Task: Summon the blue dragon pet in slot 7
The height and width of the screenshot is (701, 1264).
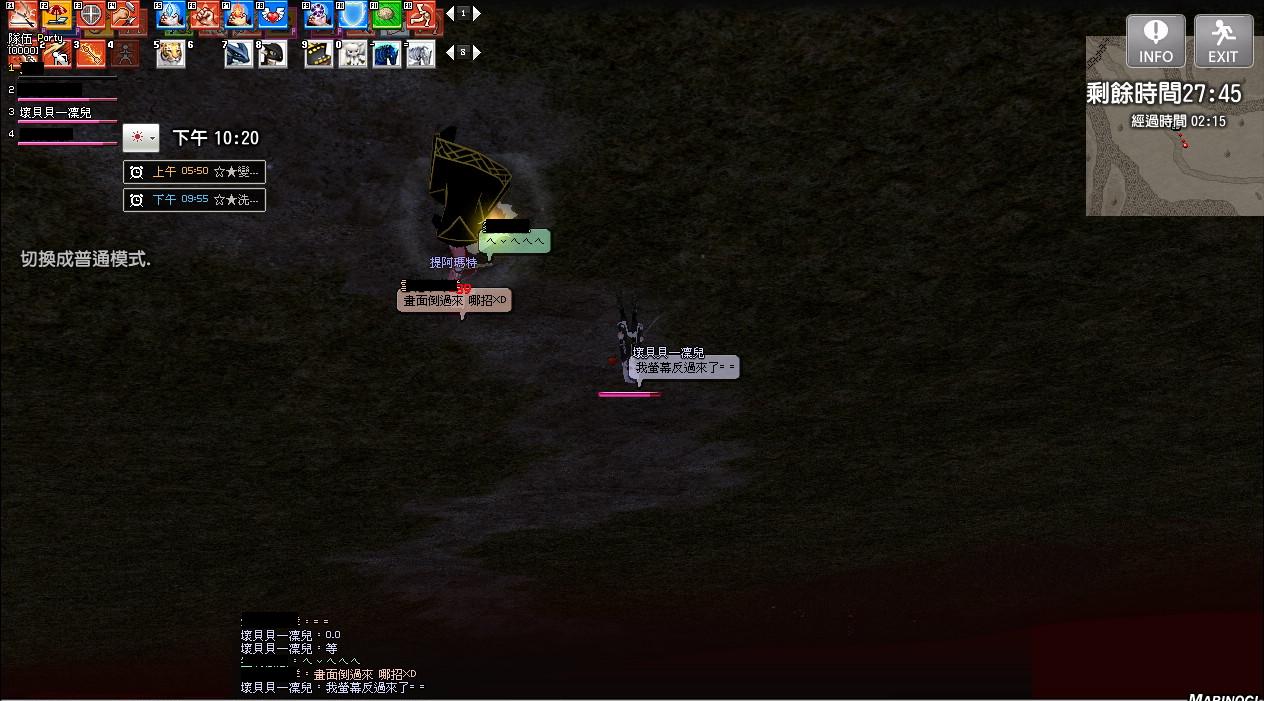Action: click(238, 53)
